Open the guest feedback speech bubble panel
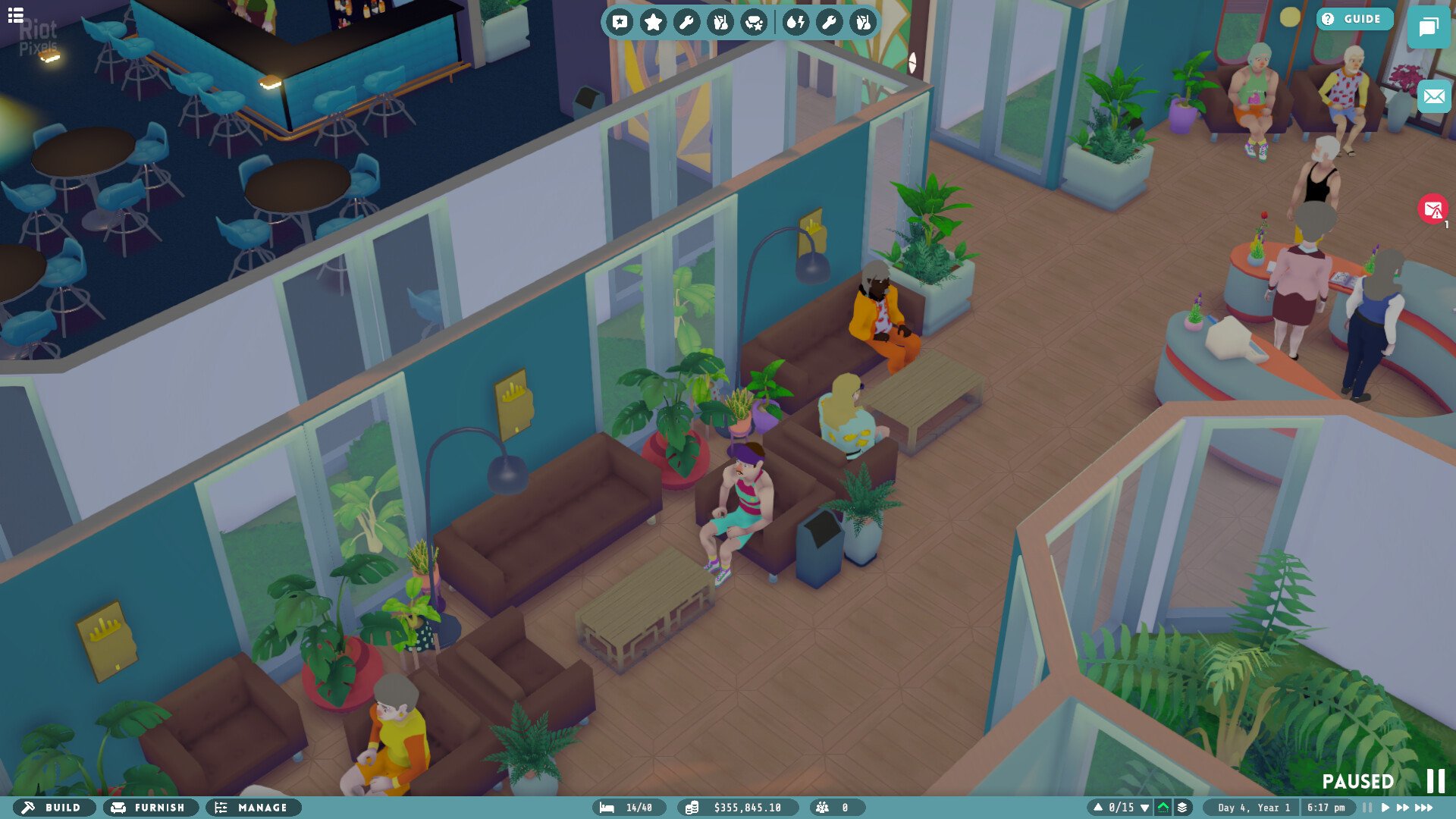This screenshot has height=819, width=1456. tap(620, 21)
